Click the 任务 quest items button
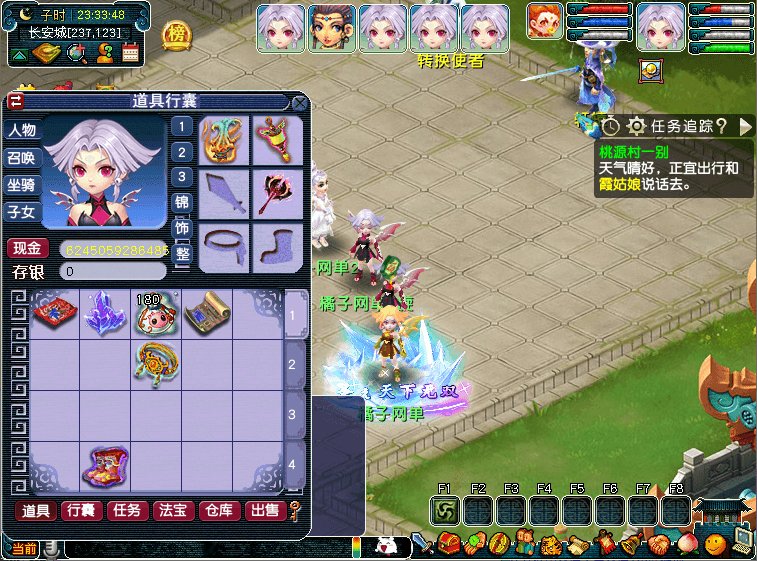Screen dimensions: 757x561 pos(128,511)
